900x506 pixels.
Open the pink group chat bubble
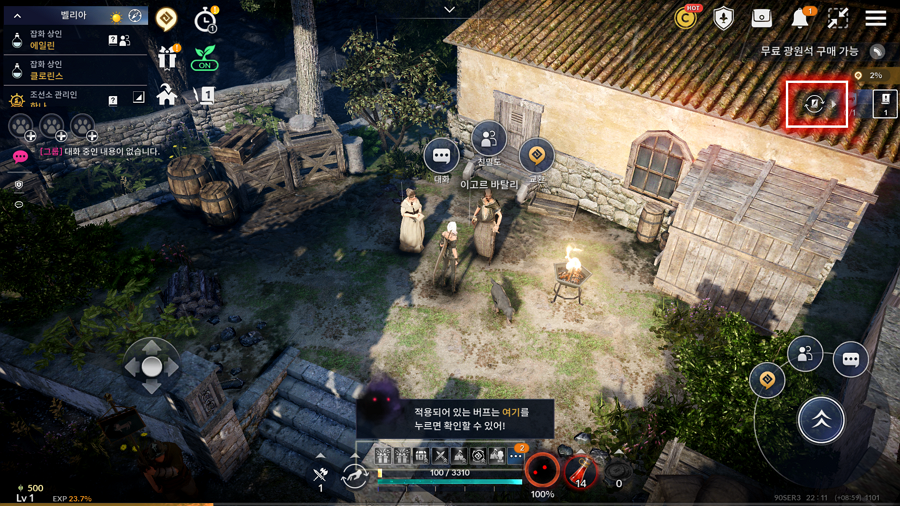(20, 155)
